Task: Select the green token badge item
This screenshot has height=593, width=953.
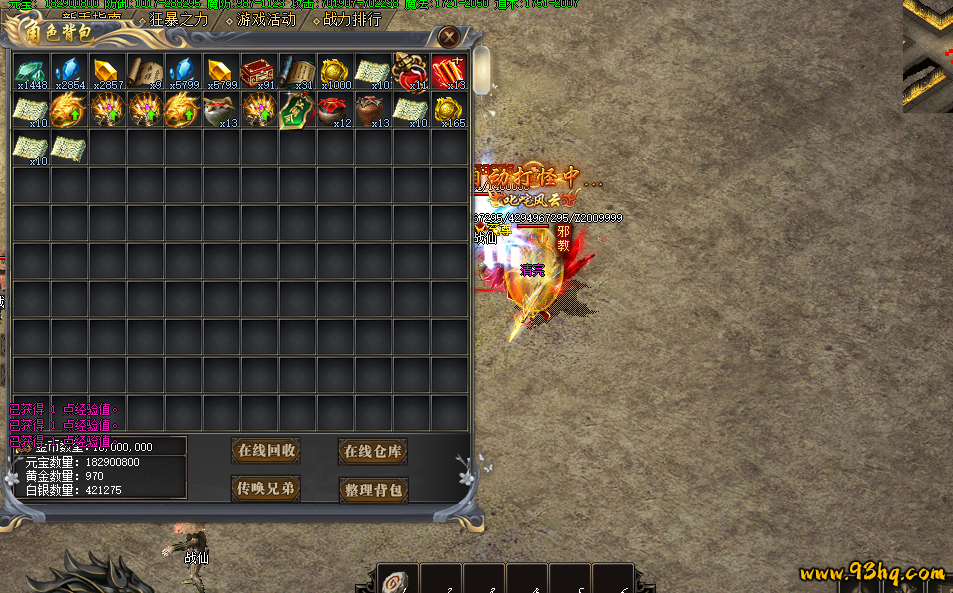Action: pyautogui.click(x=297, y=110)
